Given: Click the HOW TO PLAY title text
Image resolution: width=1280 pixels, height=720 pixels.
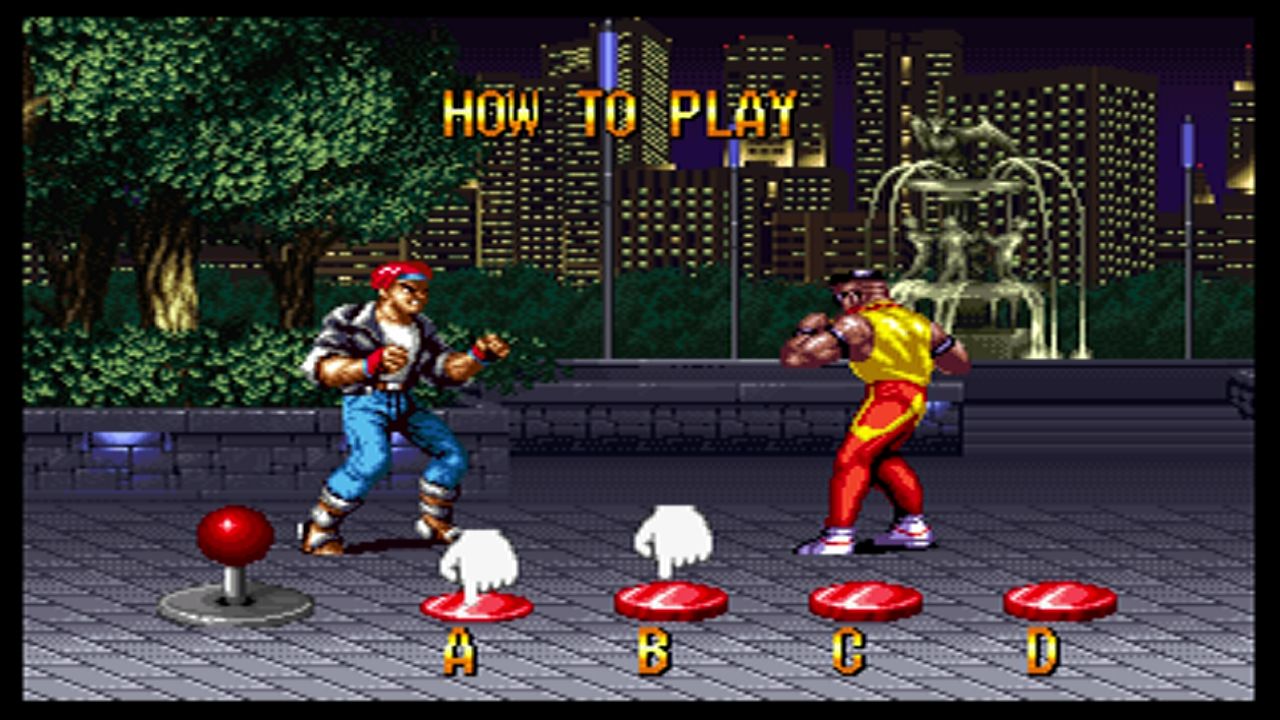Looking at the screenshot, I should click(x=620, y=114).
